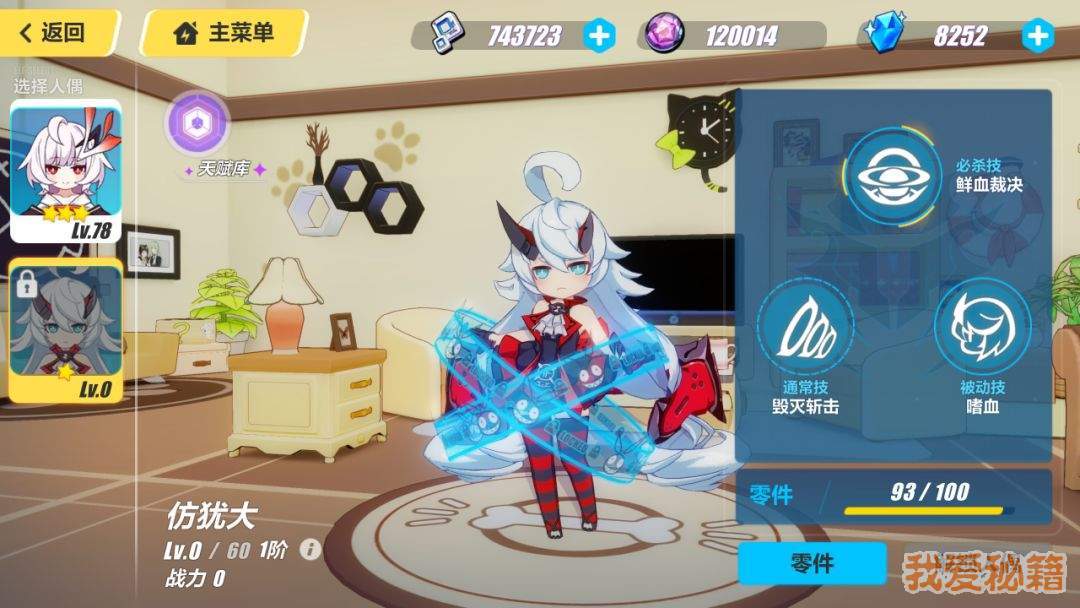Go back using the 返回 button
Screen dimensions: 1080x608
[x=58, y=32]
